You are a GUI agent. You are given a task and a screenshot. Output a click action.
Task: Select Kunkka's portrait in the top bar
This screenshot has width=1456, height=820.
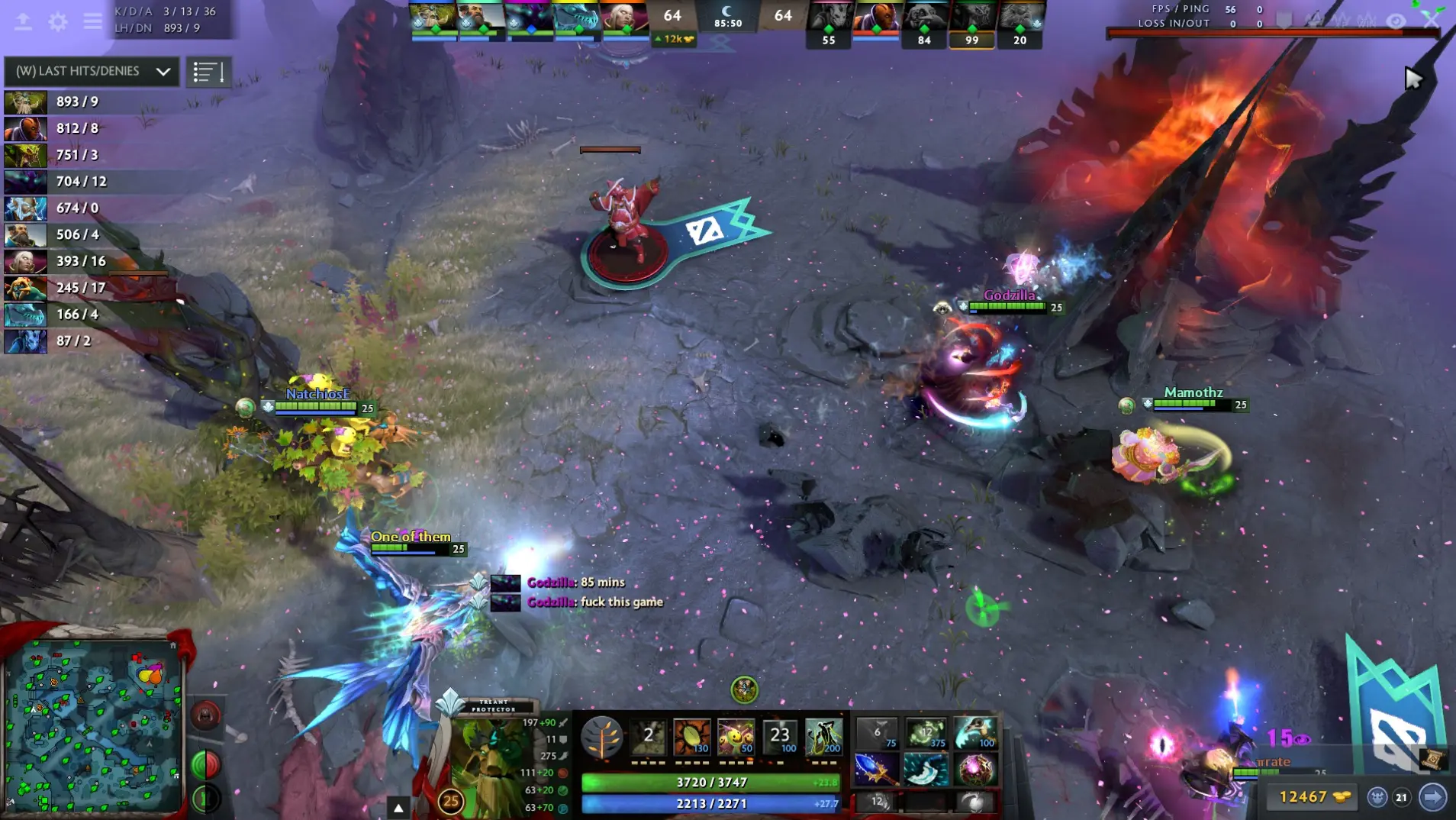(481, 17)
